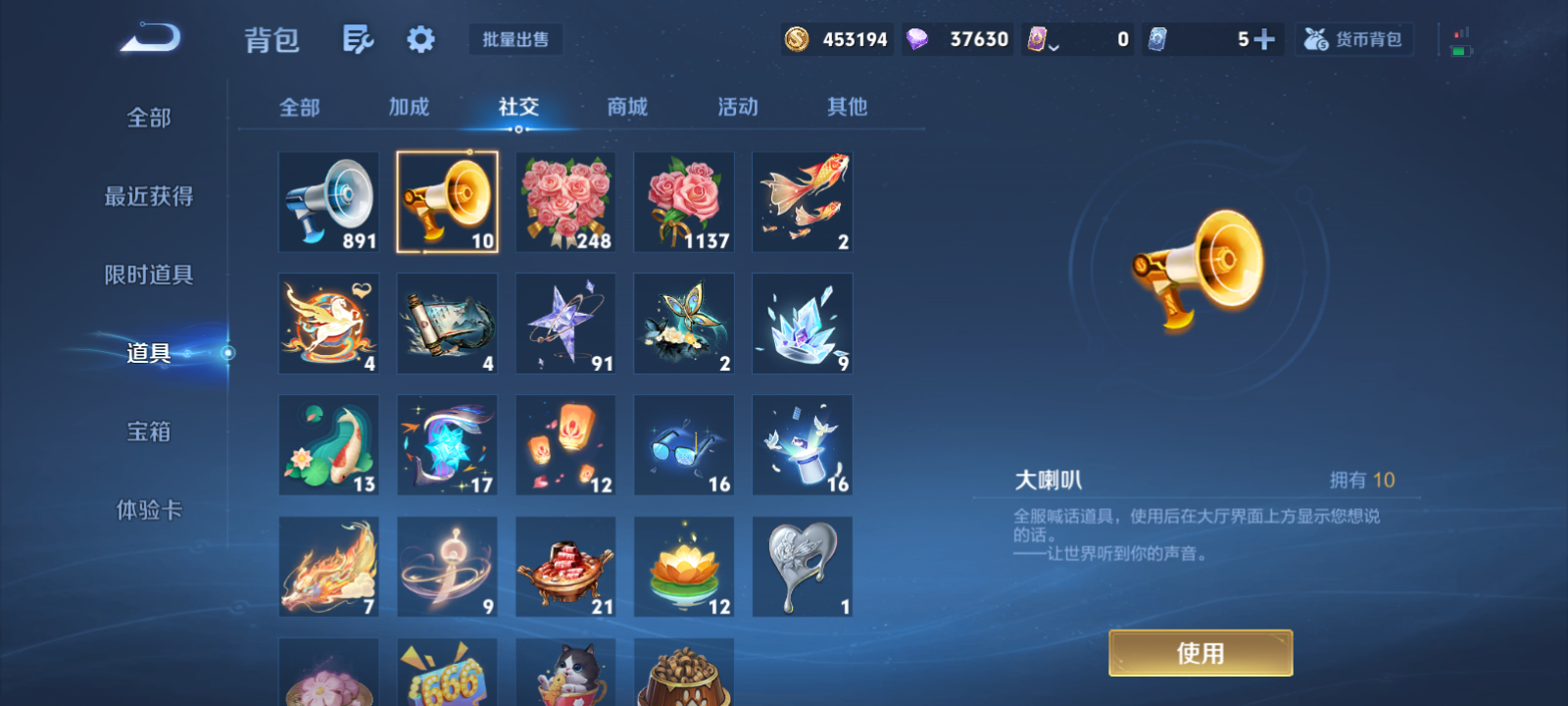1568x706 pixels.
Task: Select the blue megaphone item
Action: pos(328,201)
